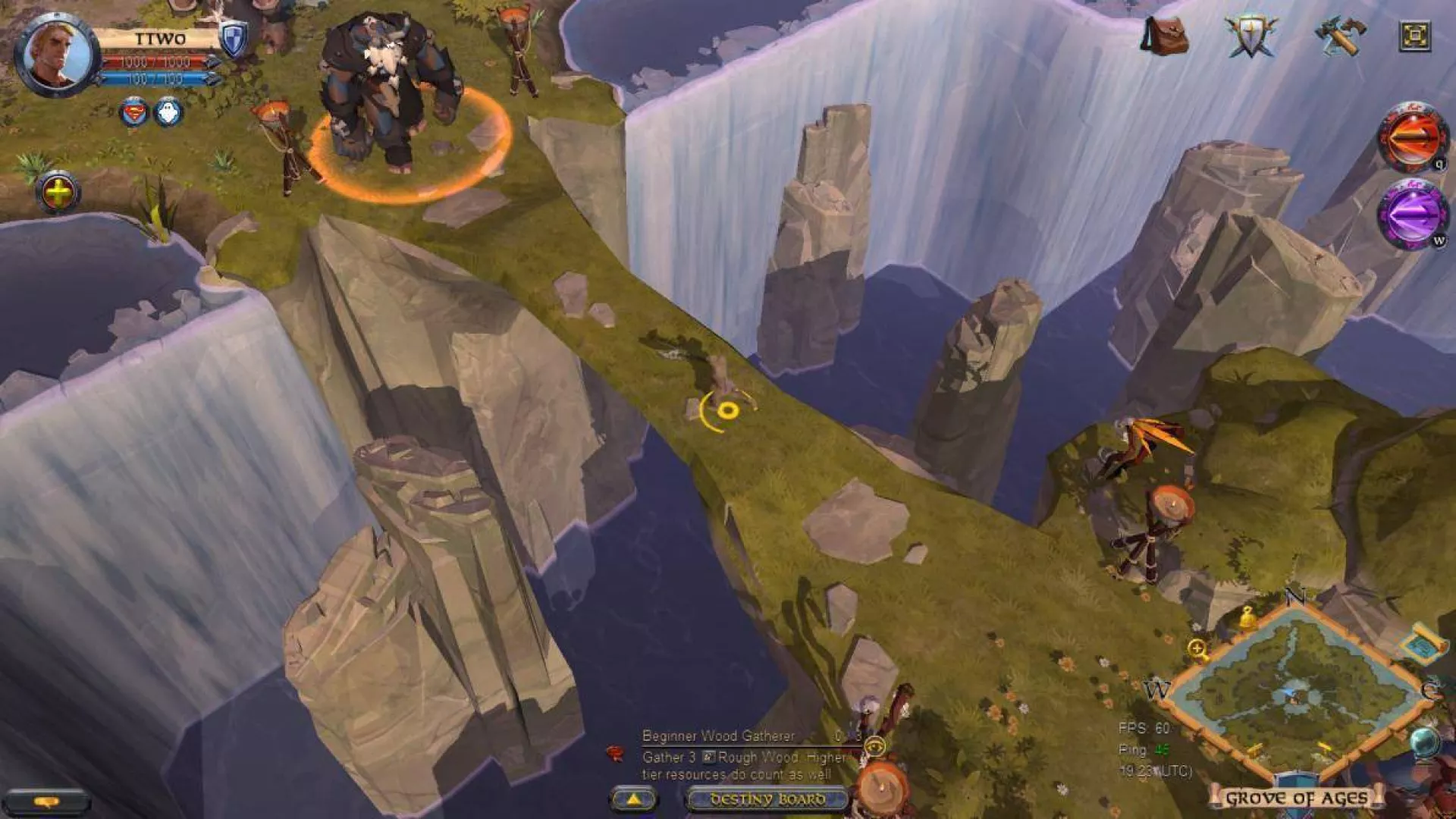1456x819 pixels.
Task: Open the leather bag inventory
Action: click(x=1165, y=36)
